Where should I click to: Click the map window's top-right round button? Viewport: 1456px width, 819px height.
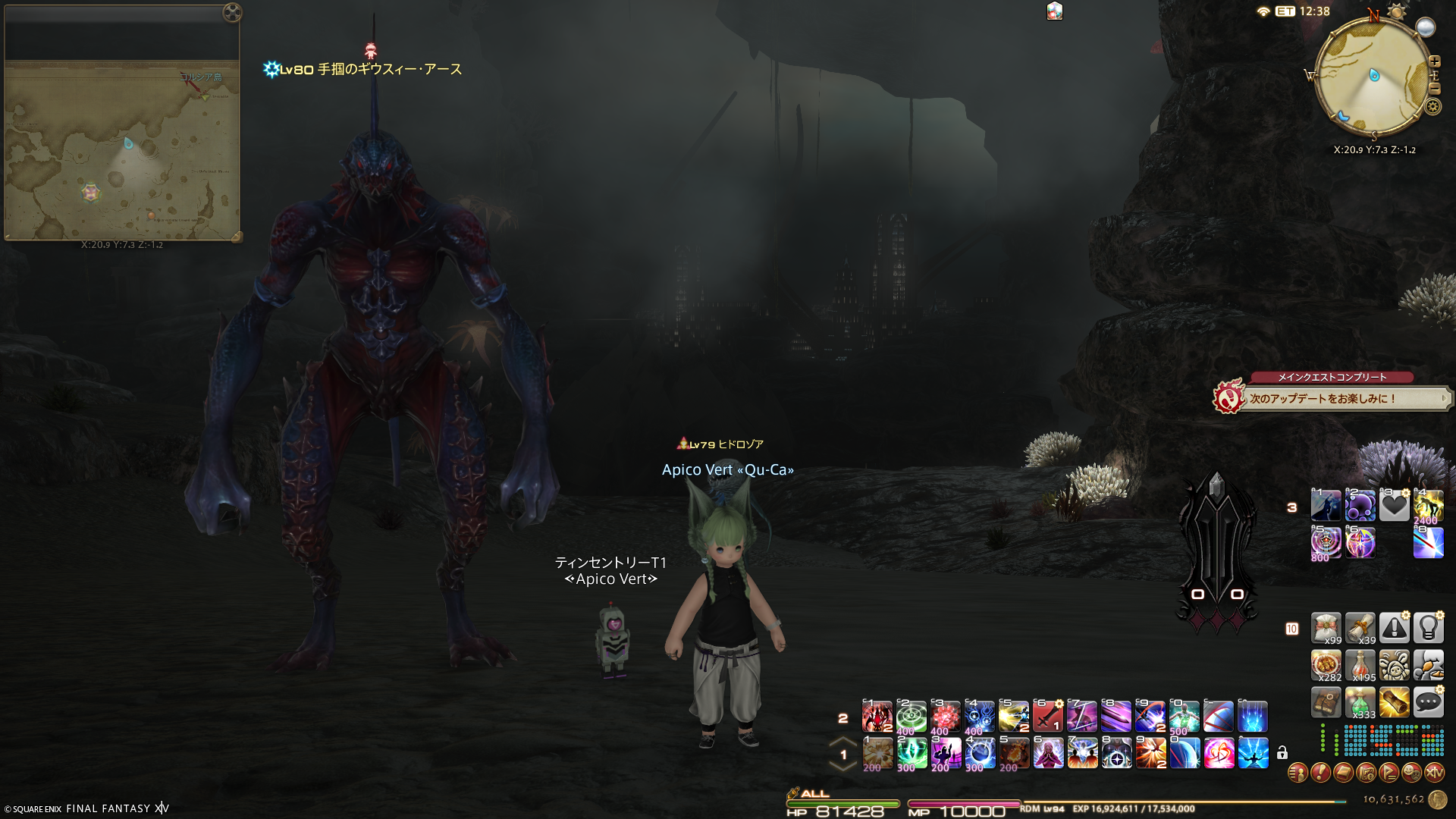click(x=232, y=12)
